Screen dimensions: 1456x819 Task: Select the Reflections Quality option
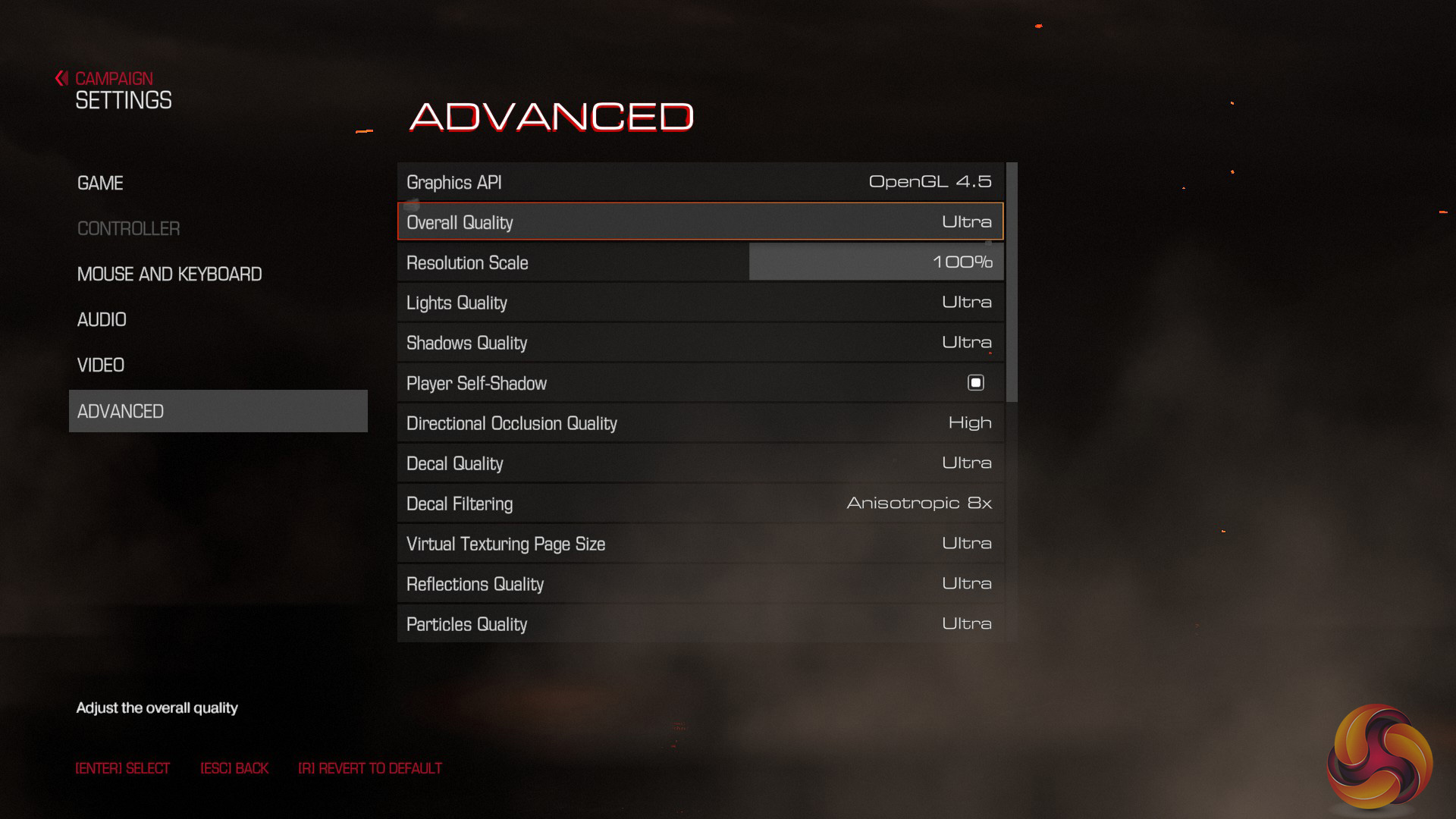coord(700,584)
